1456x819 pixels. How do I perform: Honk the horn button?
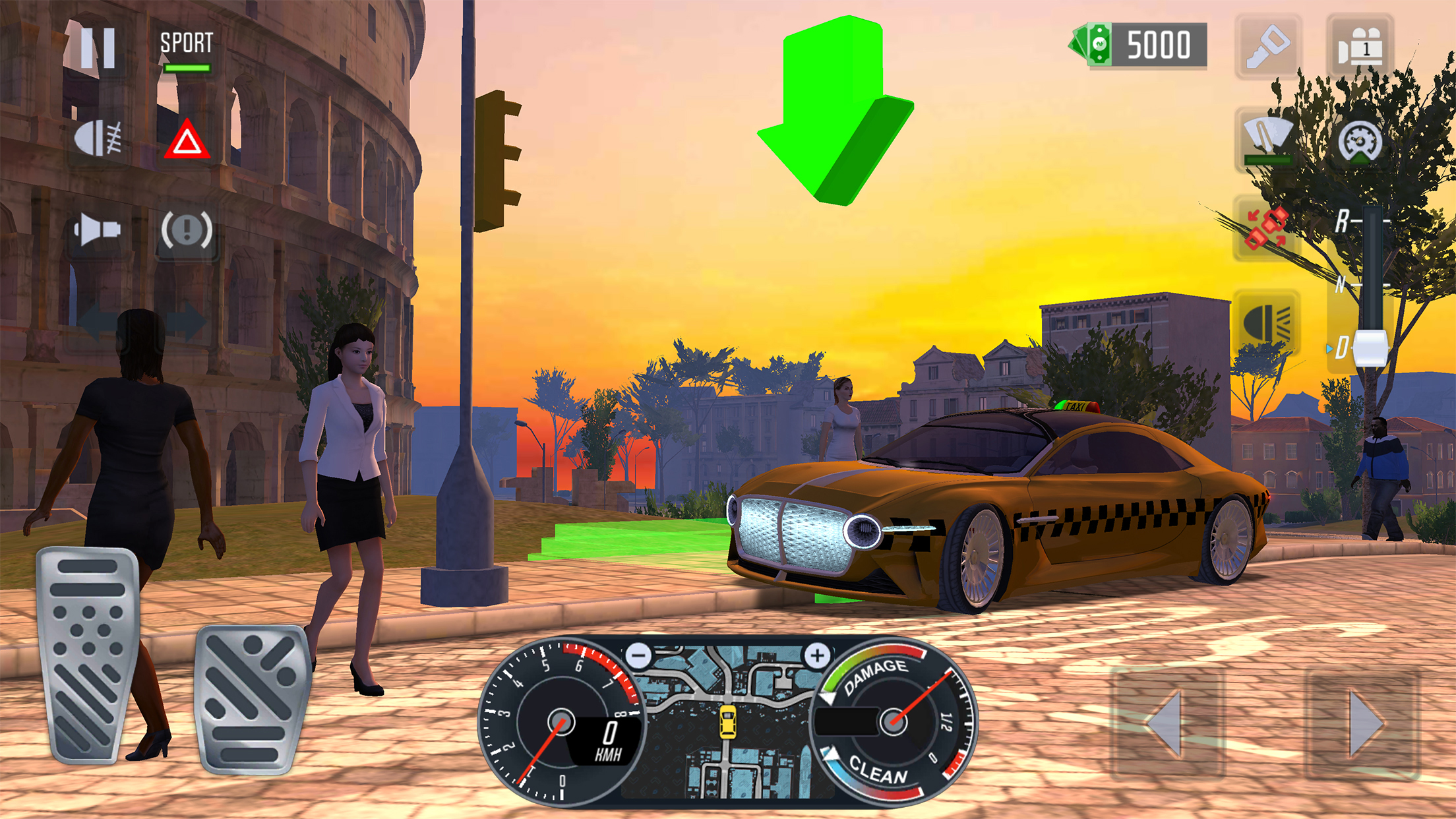click(x=98, y=229)
